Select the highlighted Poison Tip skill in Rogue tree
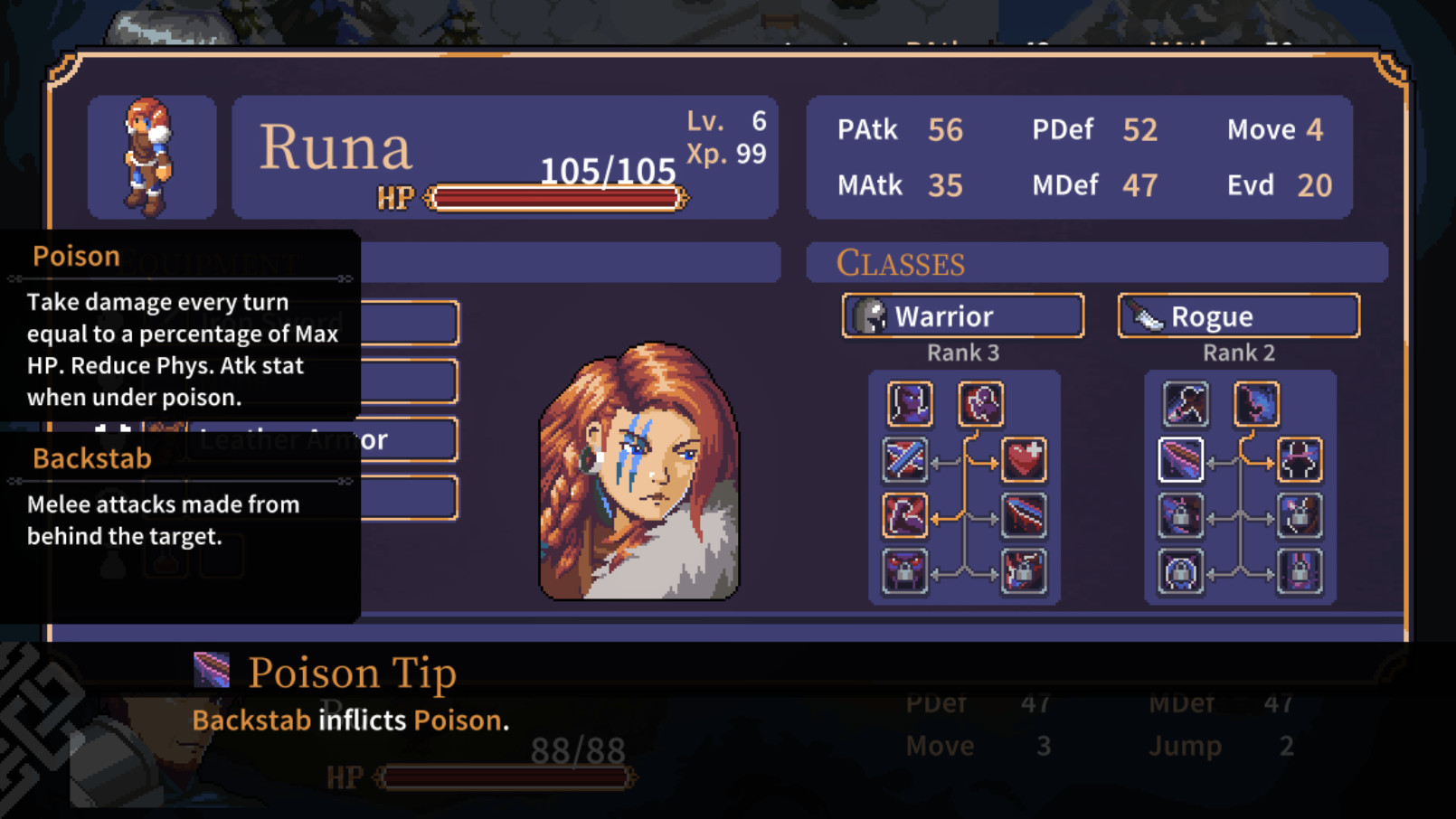1456x819 pixels. tap(1180, 459)
